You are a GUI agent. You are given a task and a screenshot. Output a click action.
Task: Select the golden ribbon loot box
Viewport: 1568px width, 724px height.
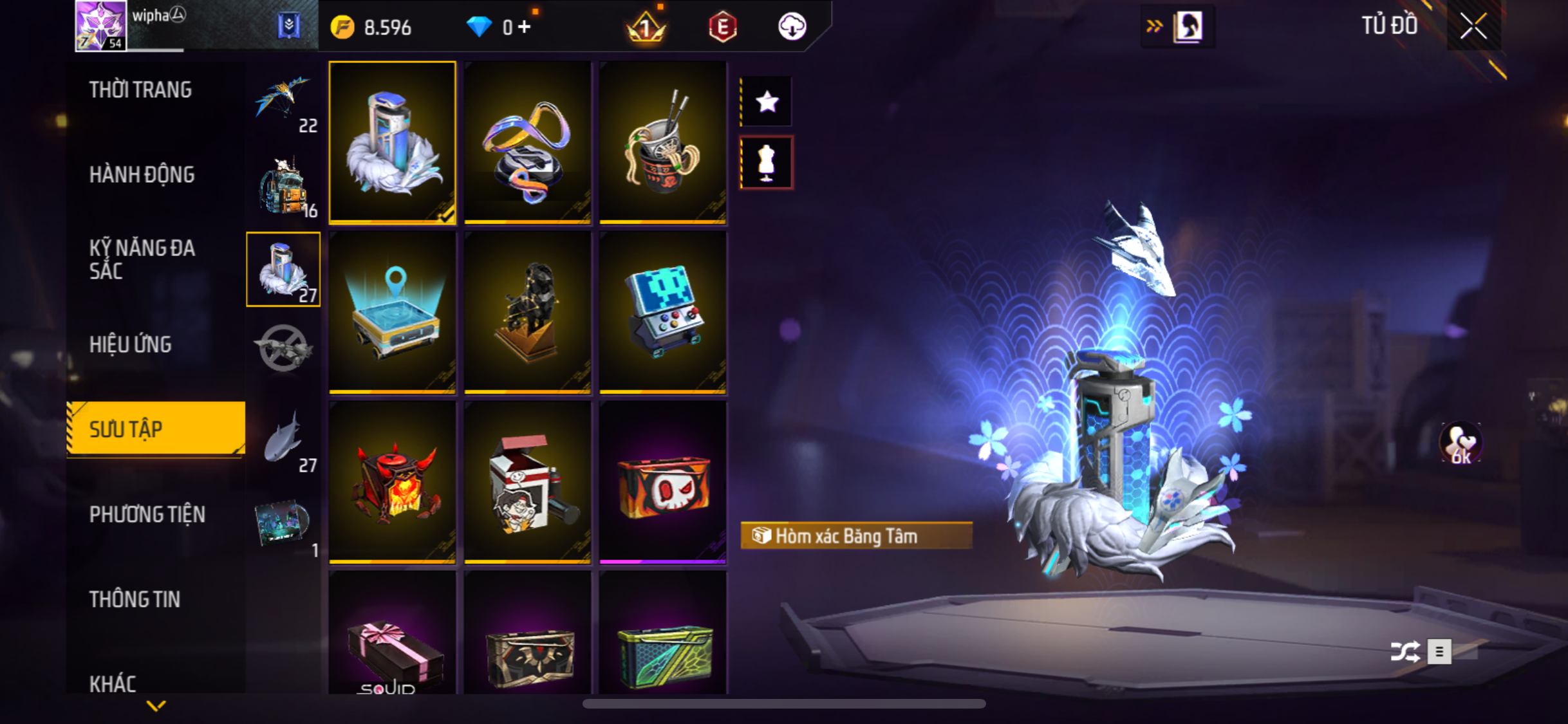click(527, 143)
